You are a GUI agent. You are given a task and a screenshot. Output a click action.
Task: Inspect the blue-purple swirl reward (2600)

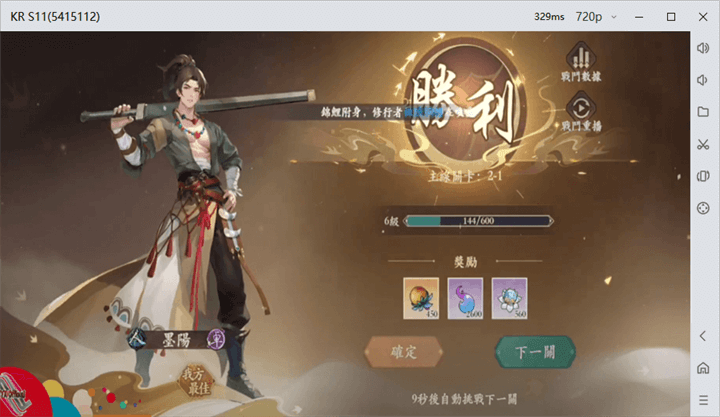pos(465,299)
